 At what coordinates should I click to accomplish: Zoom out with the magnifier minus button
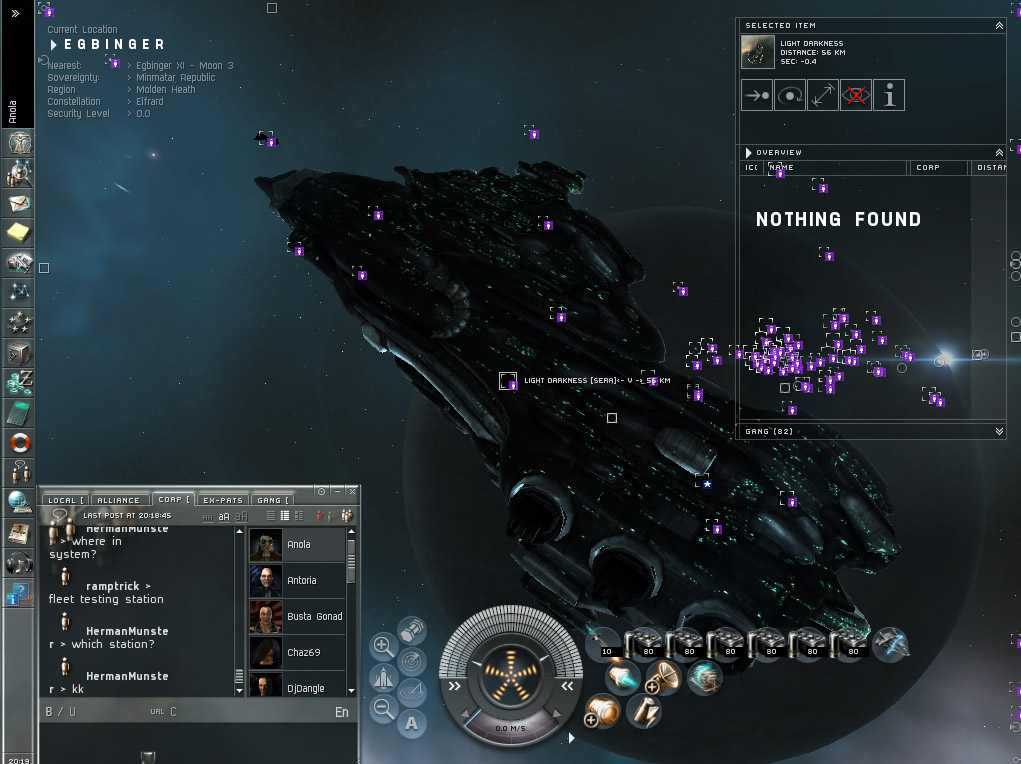coord(382,709)
